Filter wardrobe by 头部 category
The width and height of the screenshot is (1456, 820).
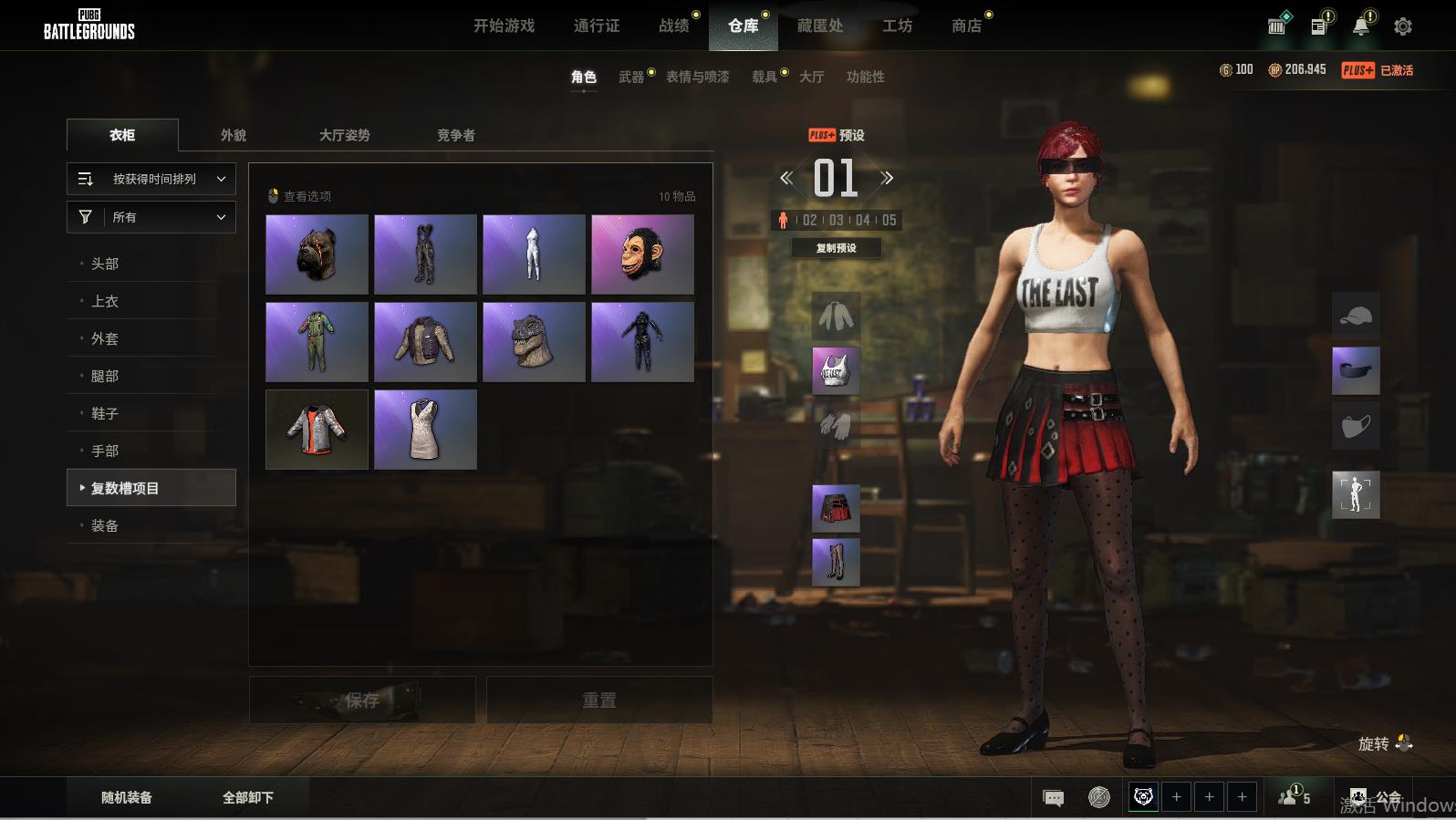pyautogui.click(x=105, y=264)
